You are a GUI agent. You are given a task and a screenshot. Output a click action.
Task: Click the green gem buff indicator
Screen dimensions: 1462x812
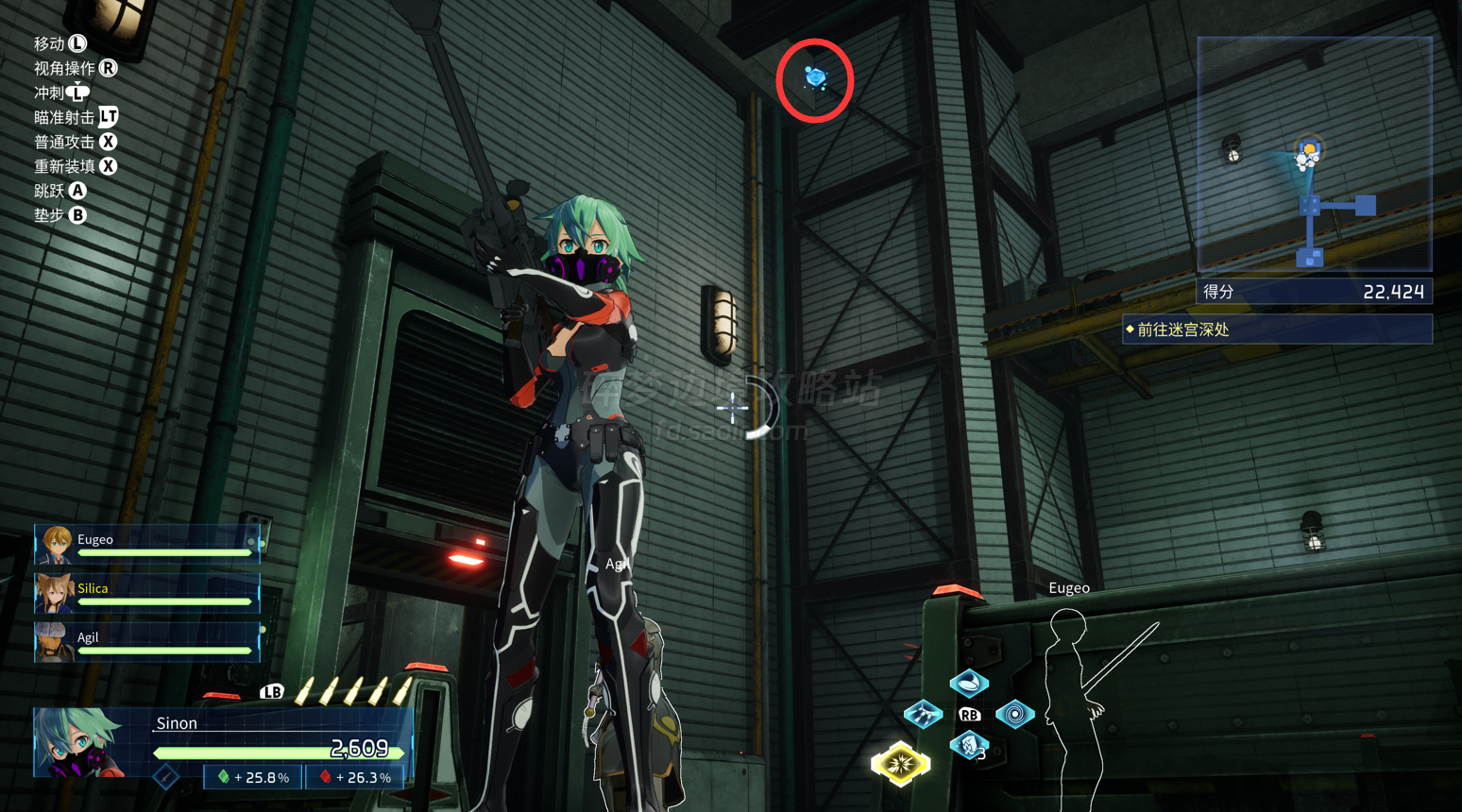tap(253, 777)
